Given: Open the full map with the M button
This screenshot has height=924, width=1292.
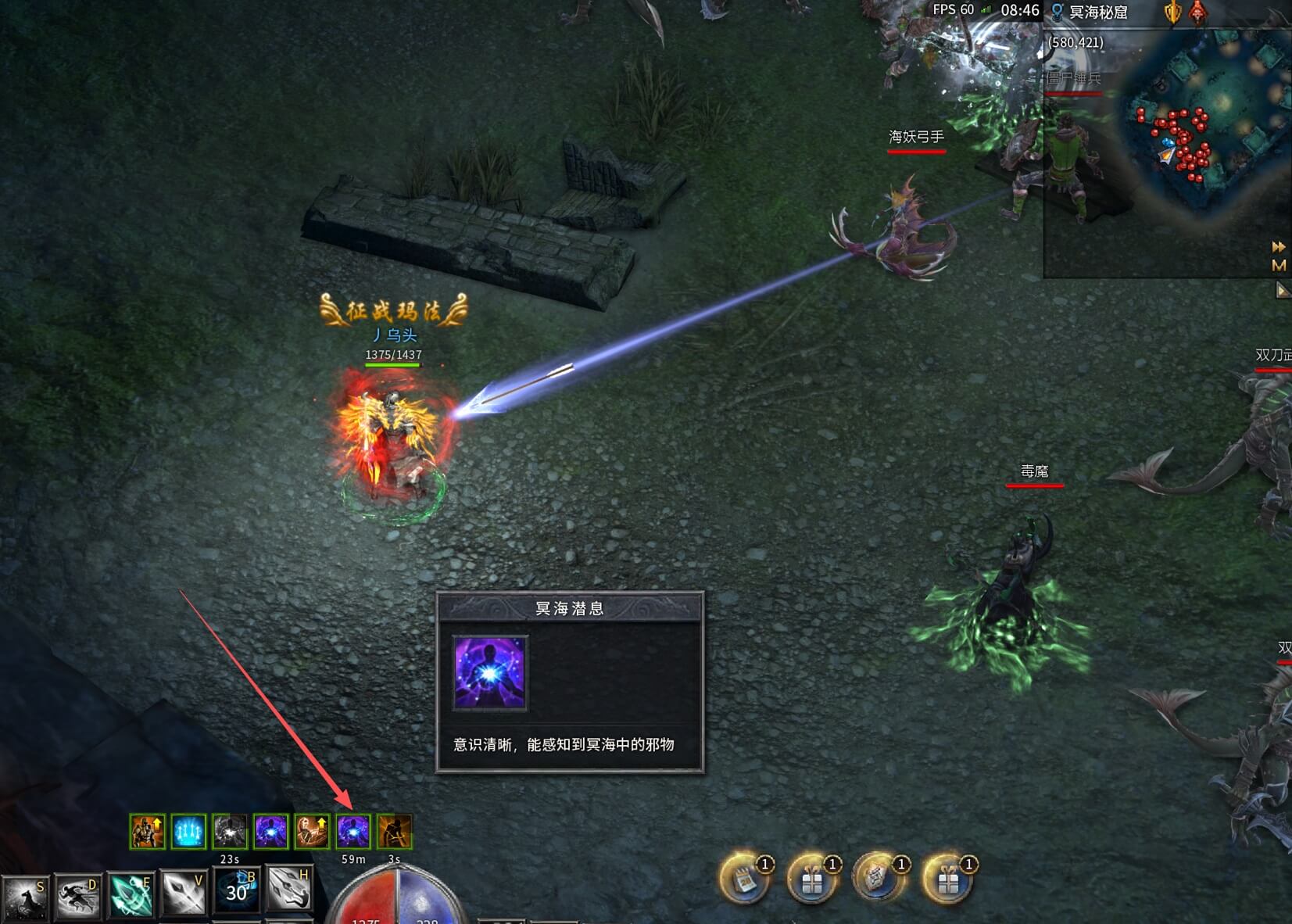Looking at the screenshot, I should pyautogui.click(x=1279, y=266).
